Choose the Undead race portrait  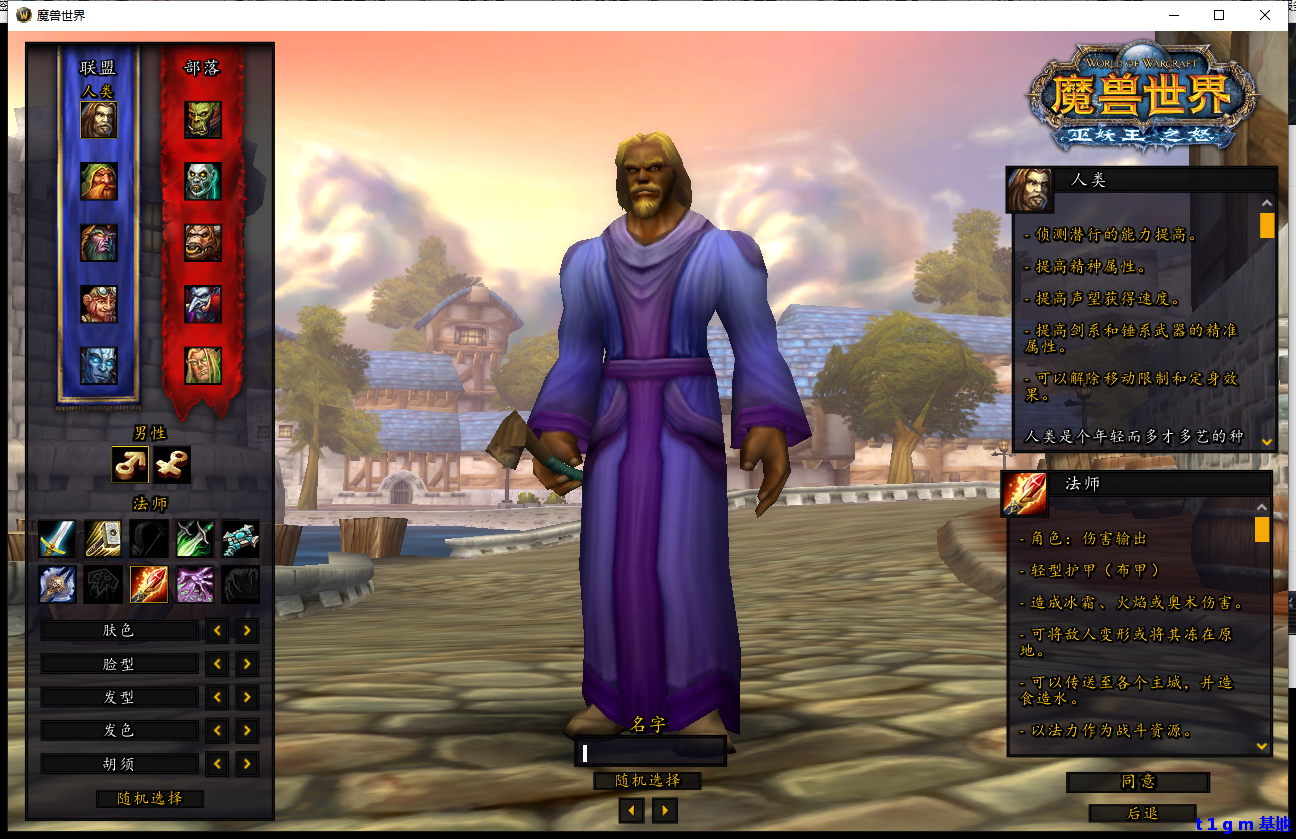(203, 181)
